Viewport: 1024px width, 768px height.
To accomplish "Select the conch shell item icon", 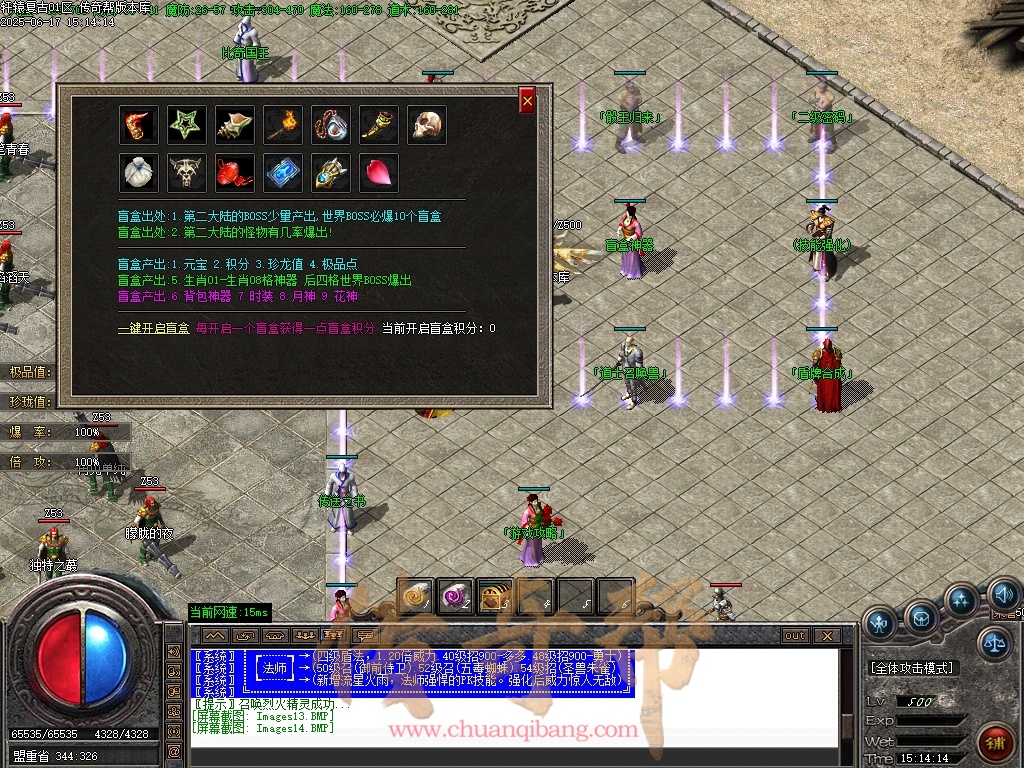I will click(235, 125).
